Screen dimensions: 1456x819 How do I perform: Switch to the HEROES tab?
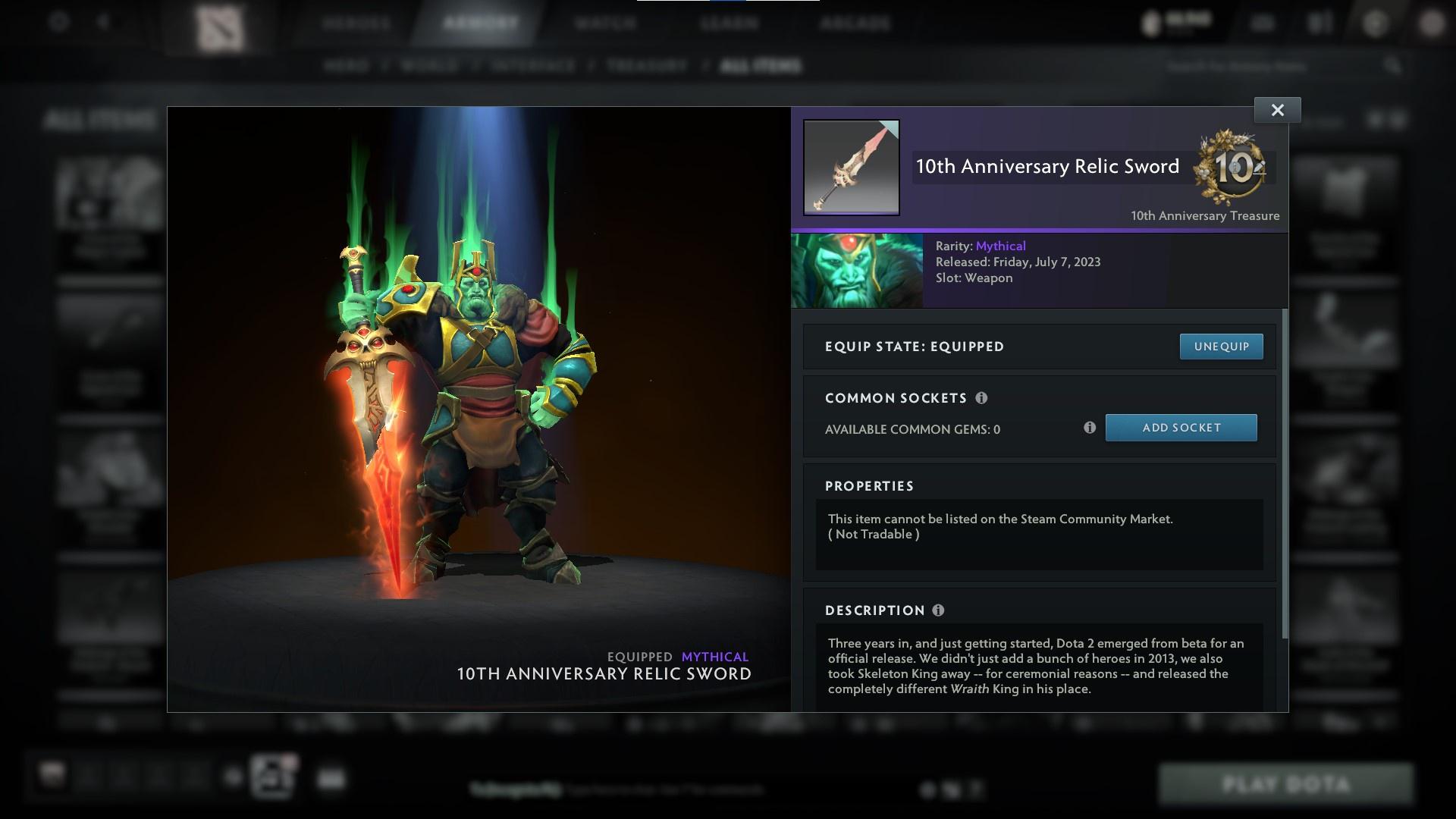coord(356,23)
